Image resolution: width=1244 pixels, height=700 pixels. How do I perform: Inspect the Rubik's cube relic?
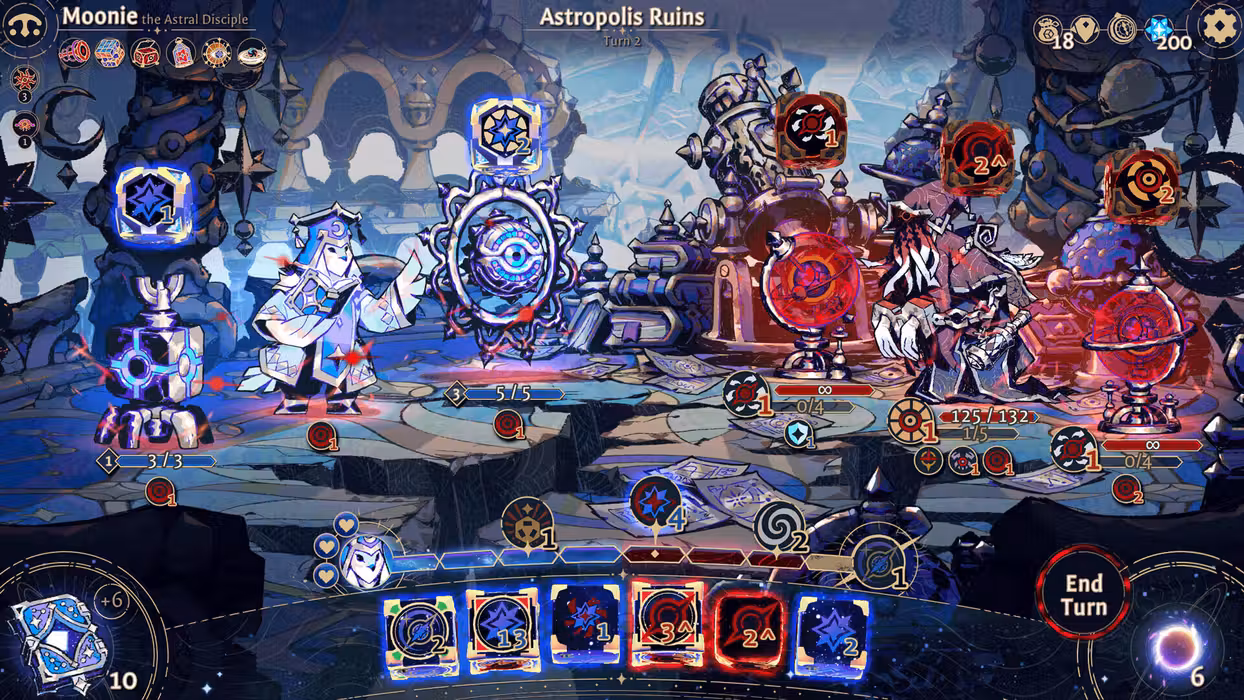click(x=109, y=52)
